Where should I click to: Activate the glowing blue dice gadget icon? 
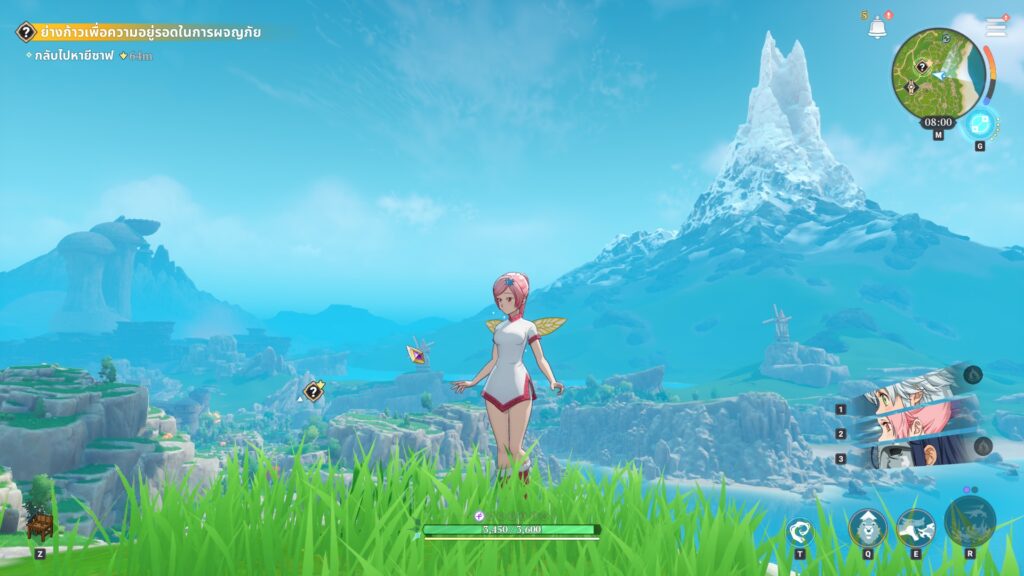[x=979, y=123]
